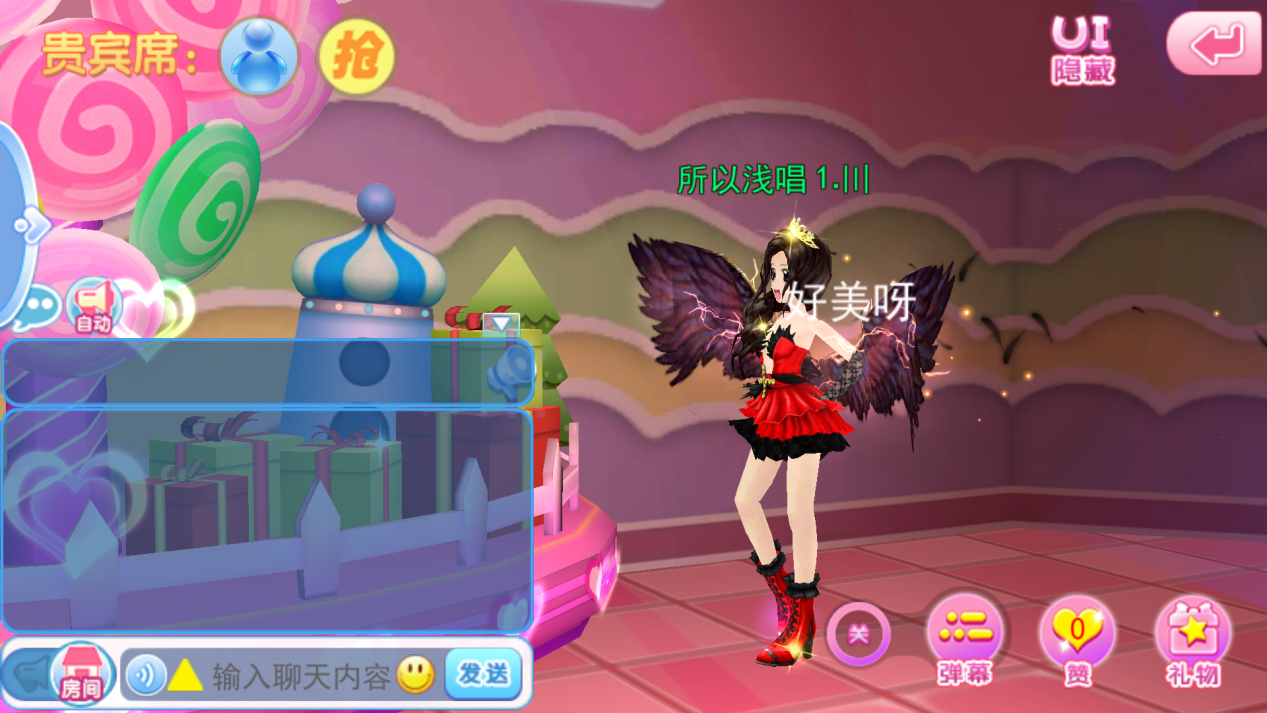Click the yellow triangle in the chat bar

pos(185,676)
